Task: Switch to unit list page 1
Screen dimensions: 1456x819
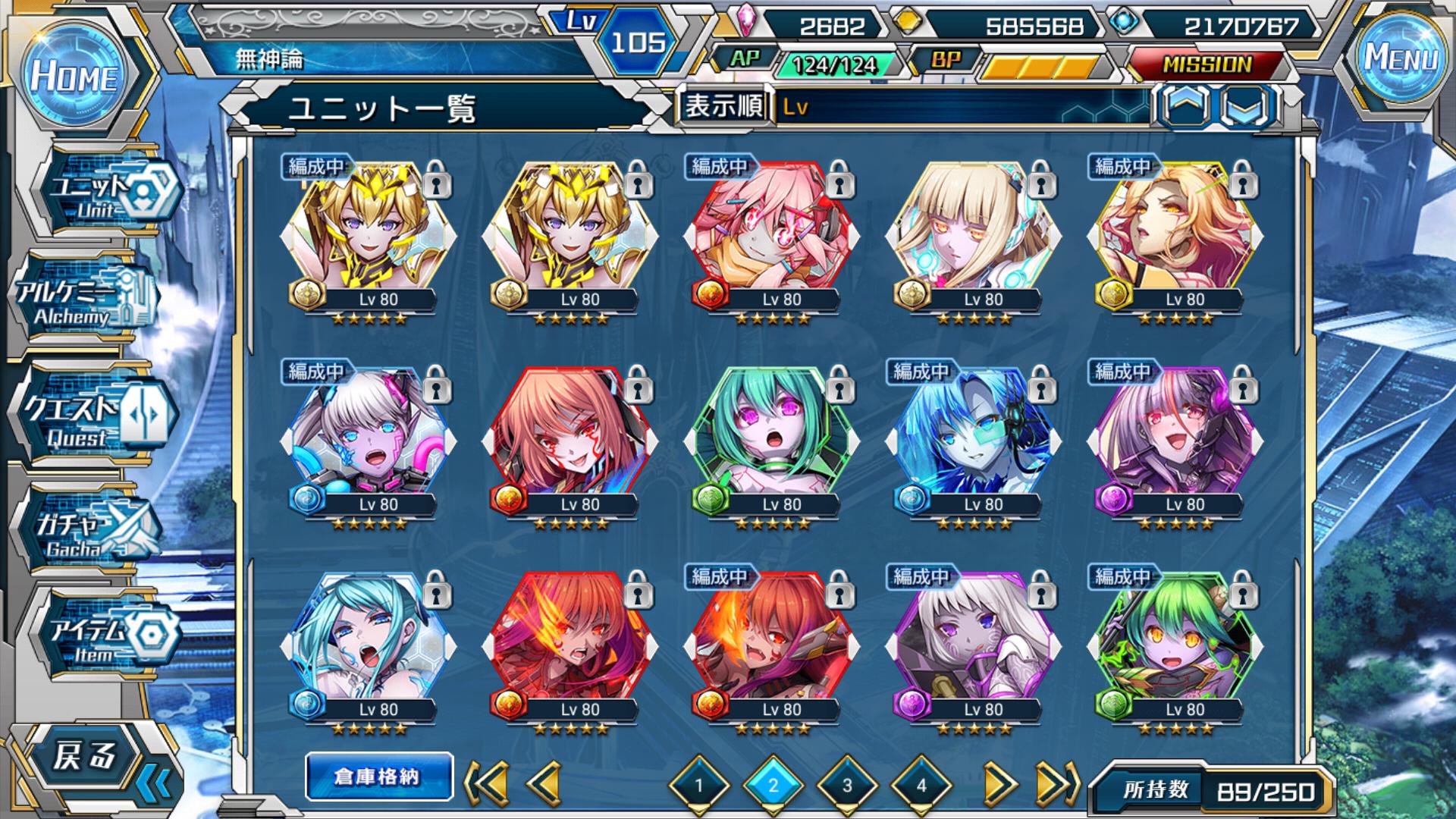Action: click(699, 785)
